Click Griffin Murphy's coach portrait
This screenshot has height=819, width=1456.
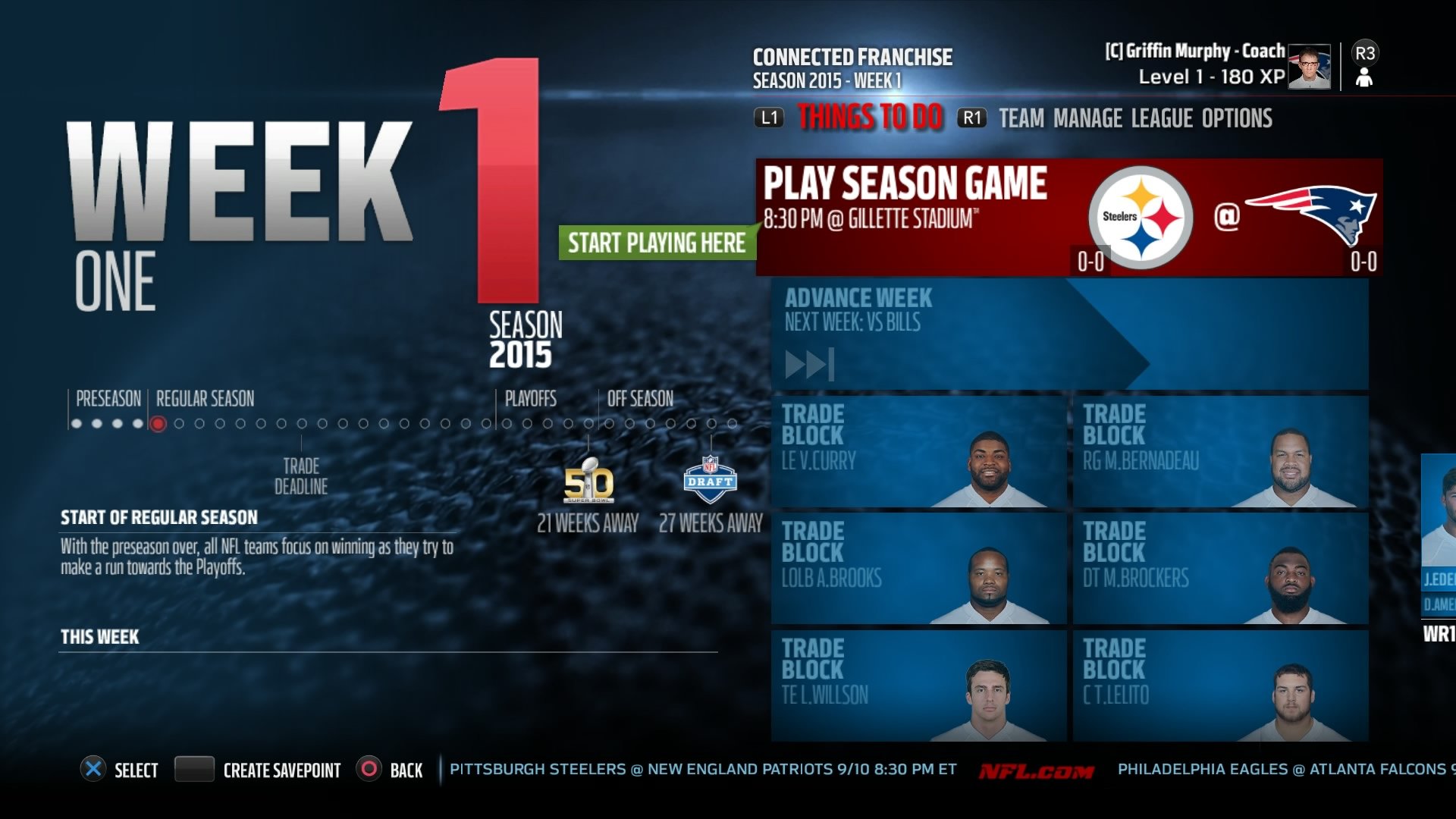pos(1308,67)
